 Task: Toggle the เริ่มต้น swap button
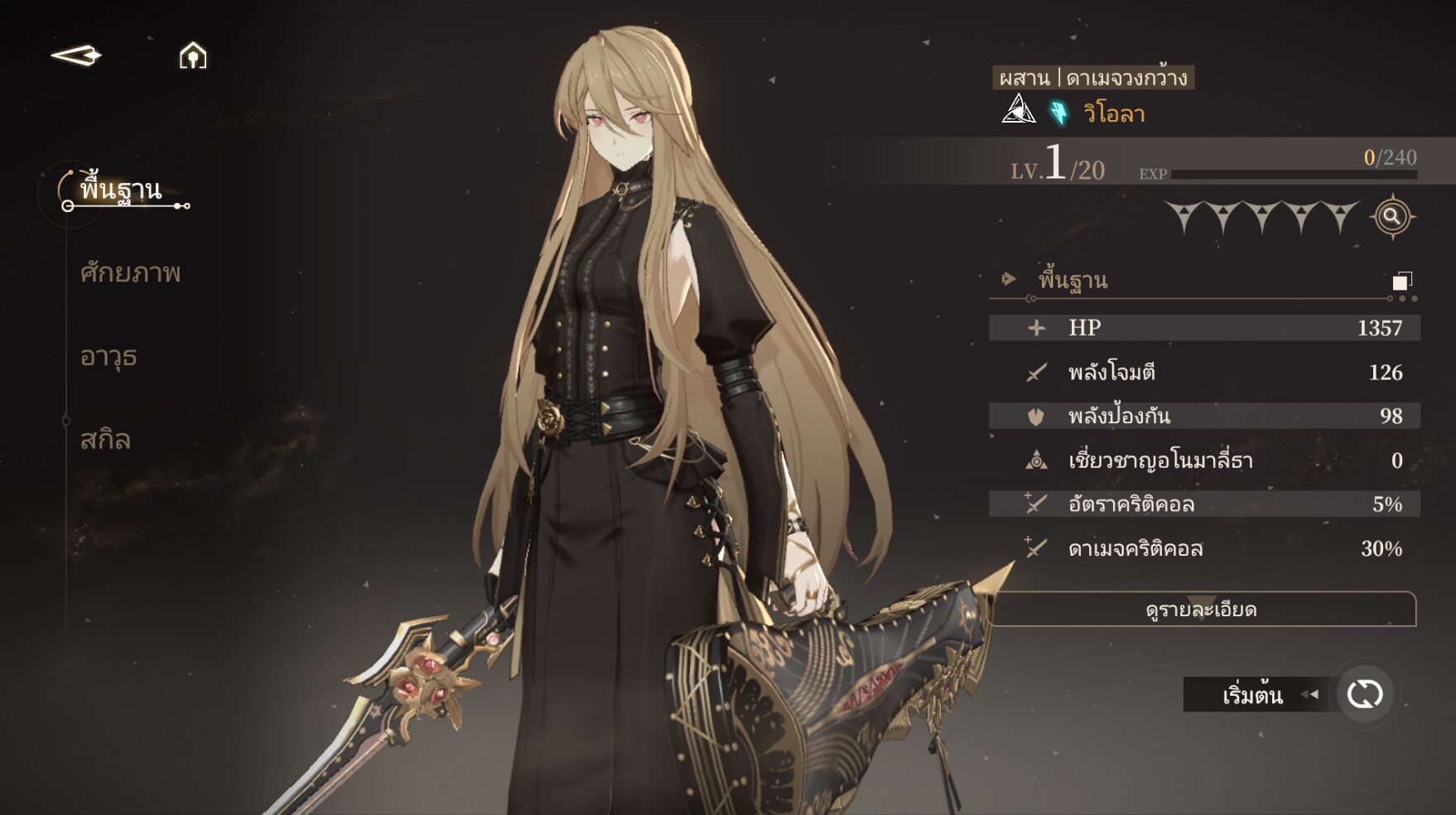1364,694
